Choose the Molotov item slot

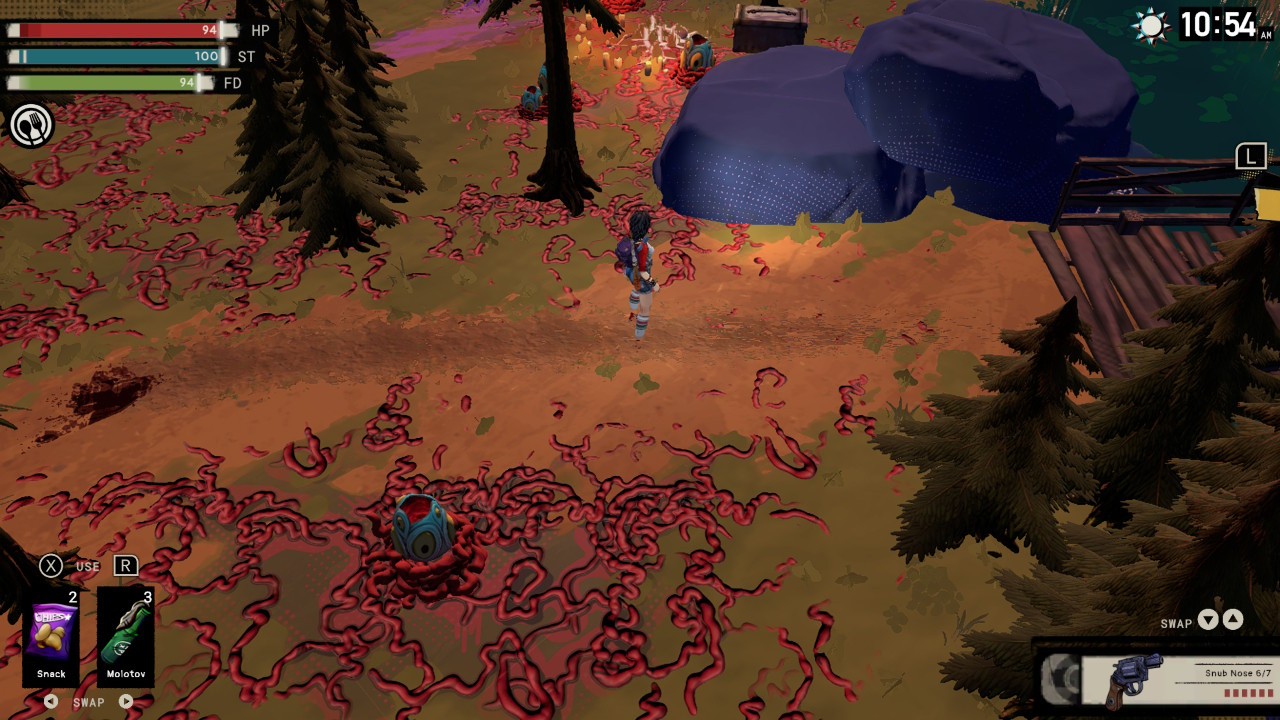click(126, 634)
